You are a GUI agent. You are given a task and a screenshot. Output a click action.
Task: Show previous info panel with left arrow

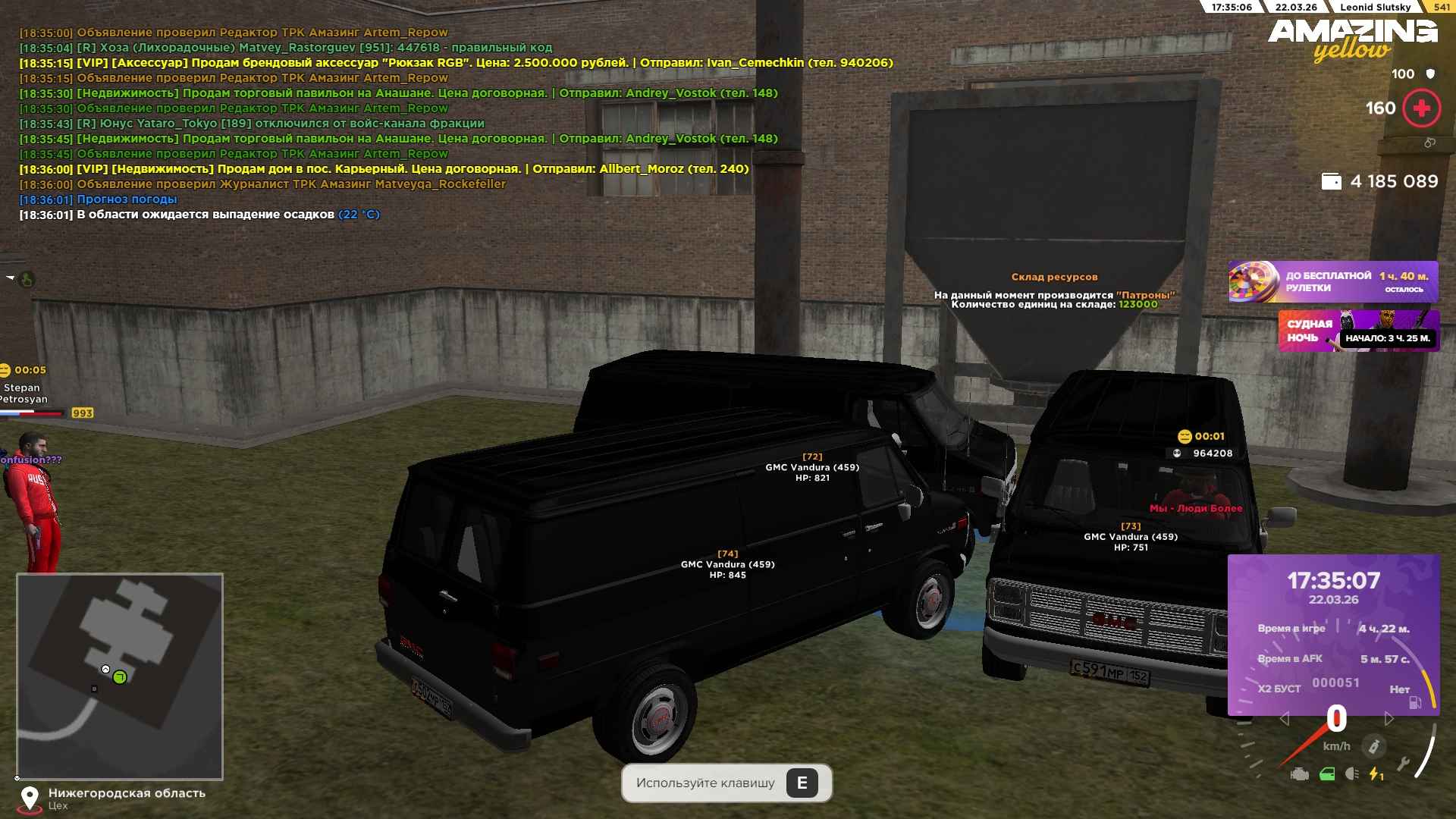(x=1284, y=718)
